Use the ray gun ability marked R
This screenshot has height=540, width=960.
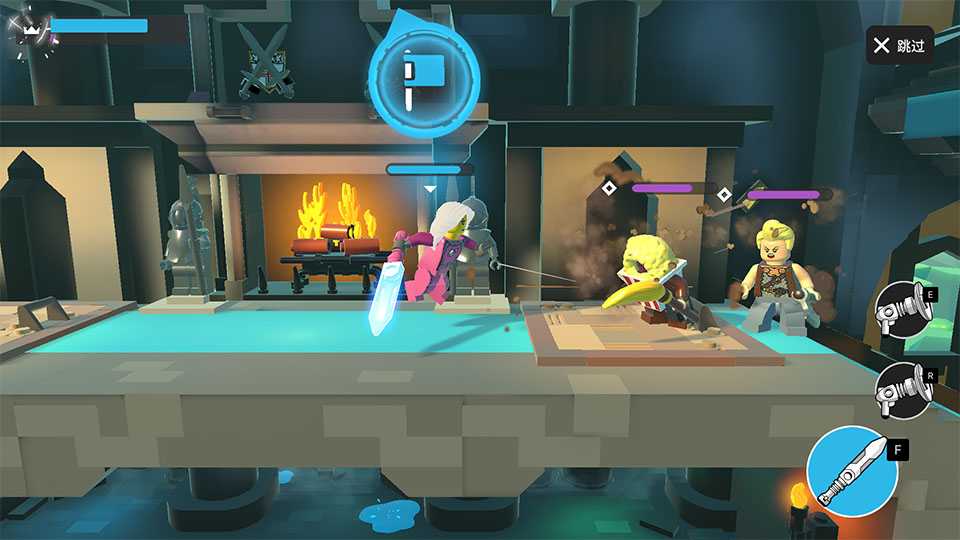pyautogui.click(x=902, y=390)
